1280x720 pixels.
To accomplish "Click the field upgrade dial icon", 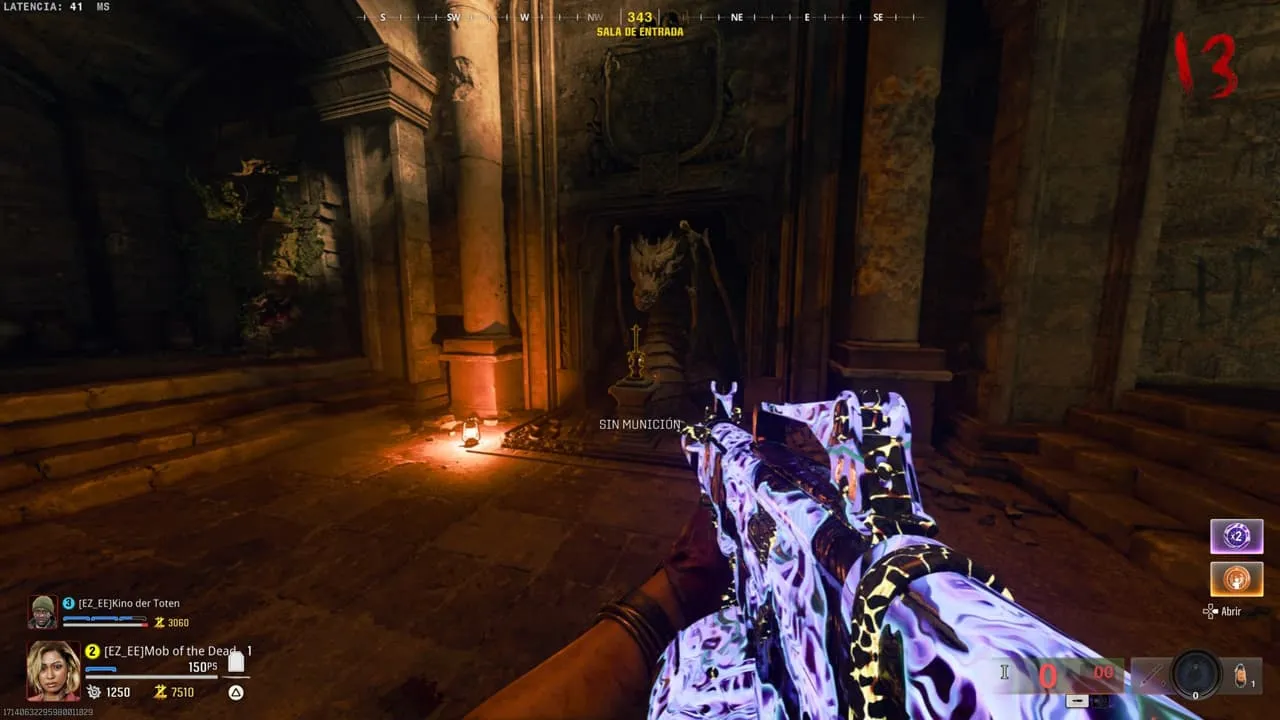I will coord(1196,675).
